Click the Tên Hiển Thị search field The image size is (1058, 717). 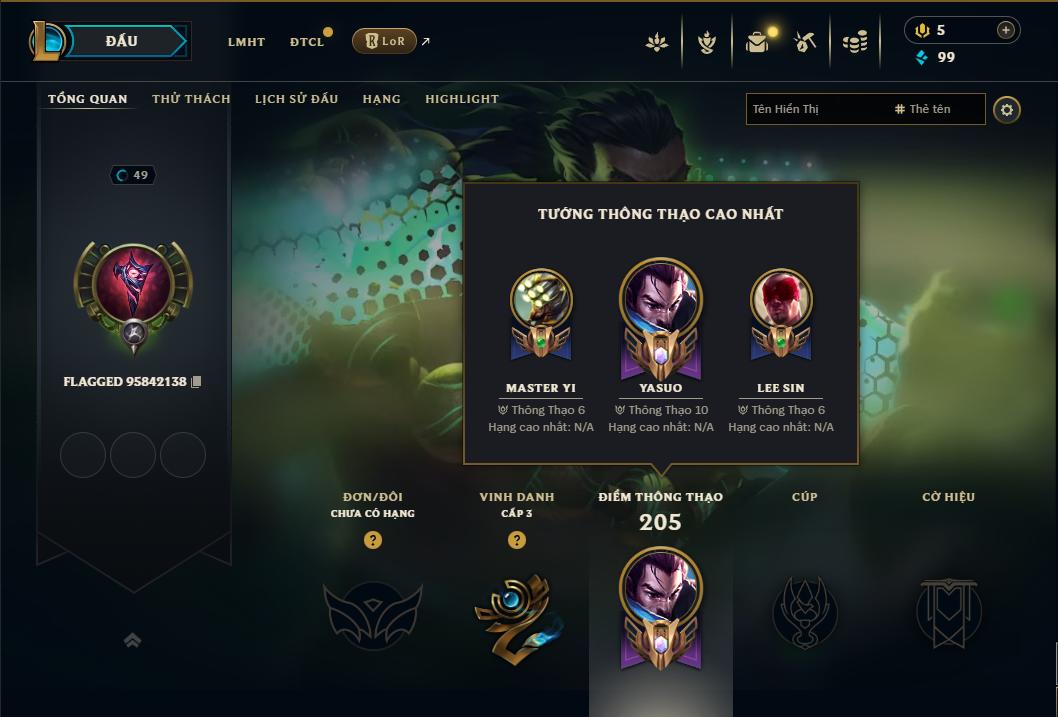[x=815, y=109]
